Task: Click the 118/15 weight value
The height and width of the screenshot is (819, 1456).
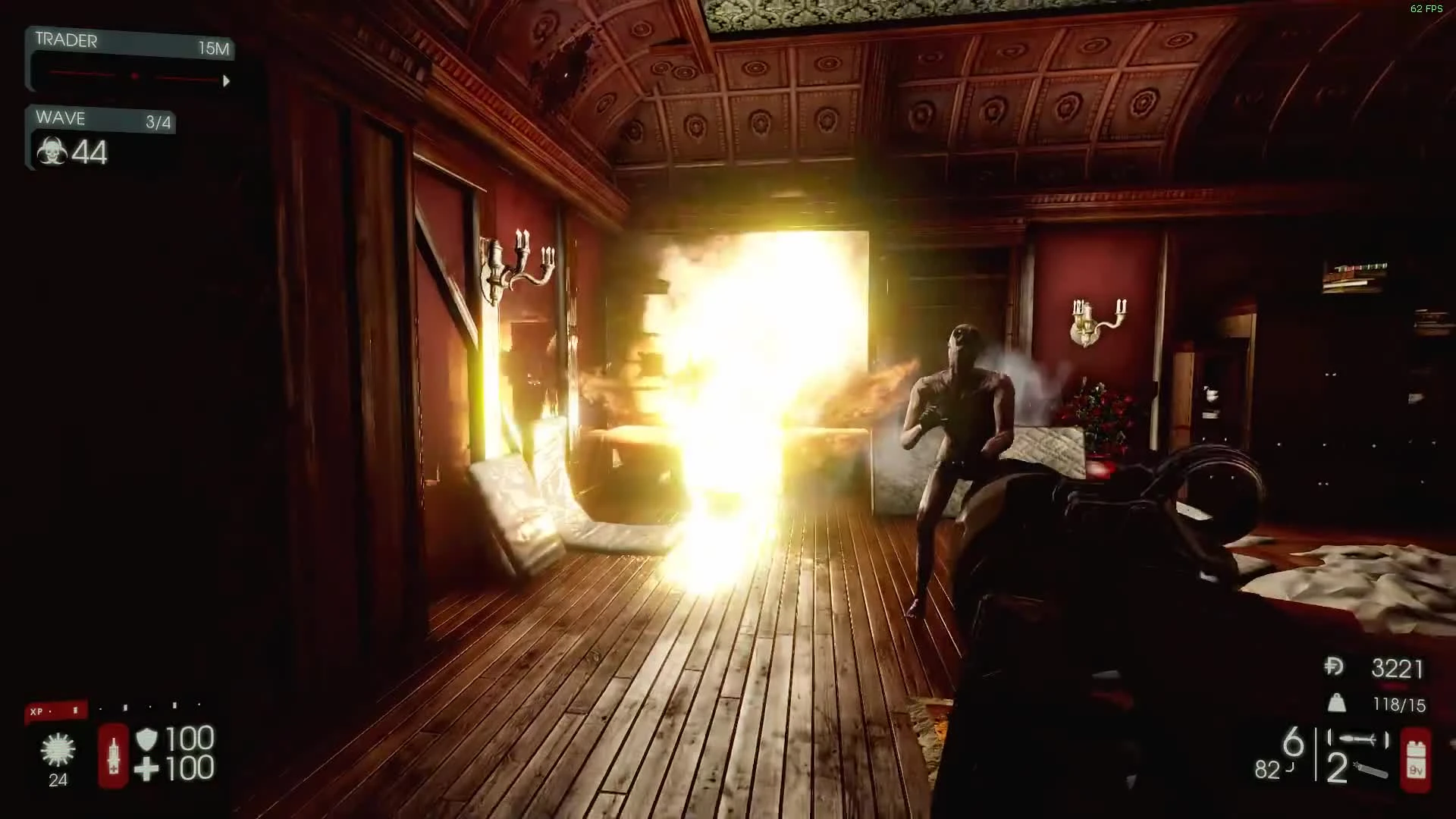Action: 1398,704
